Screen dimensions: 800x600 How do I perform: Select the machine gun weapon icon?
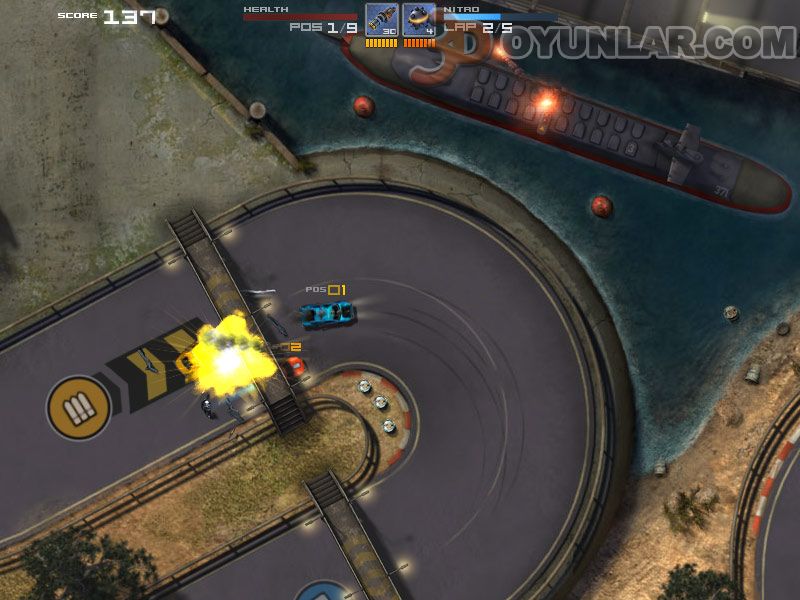[381, 20]
